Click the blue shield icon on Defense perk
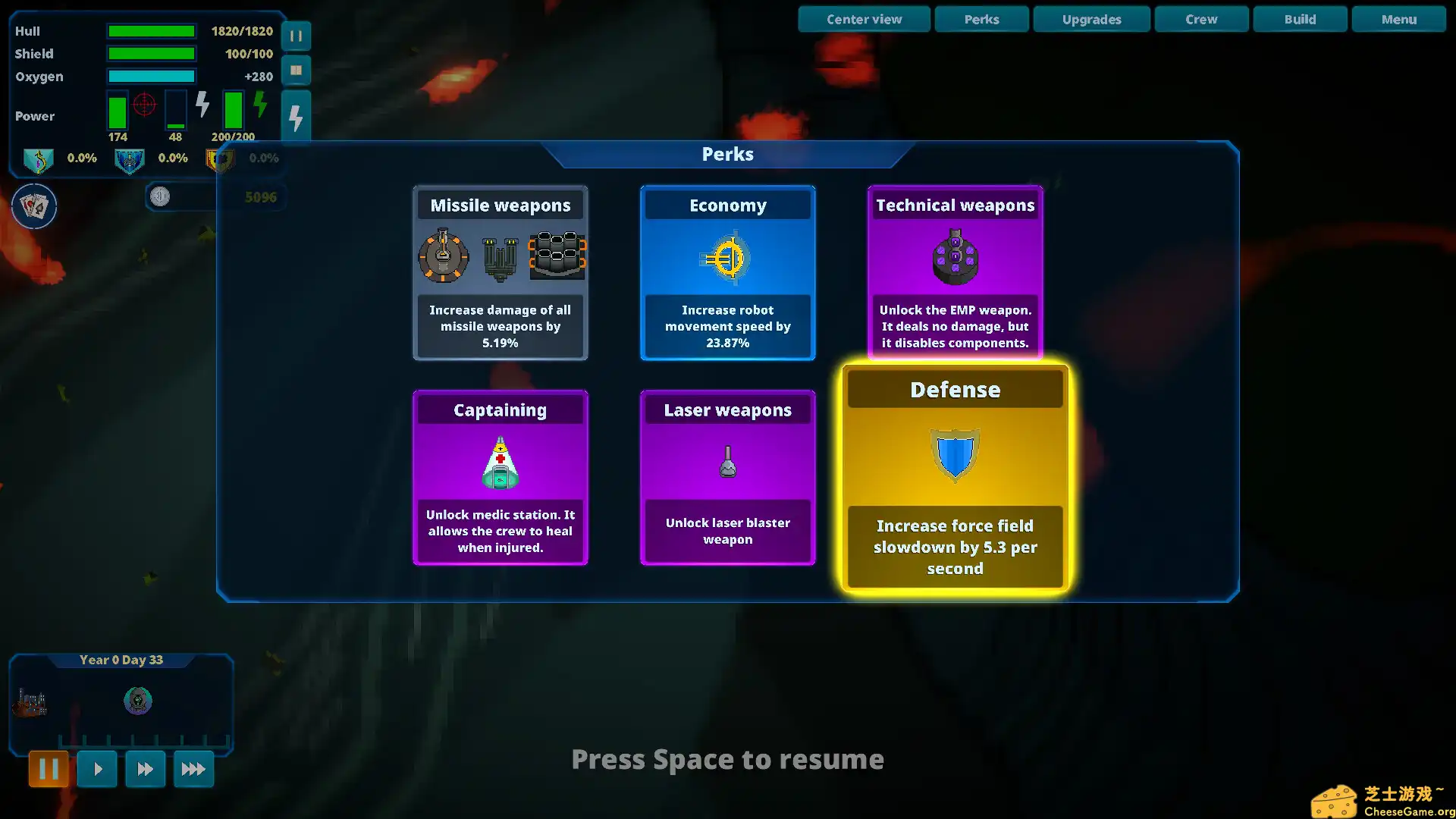1456x819 pixels. coord(954,455)
